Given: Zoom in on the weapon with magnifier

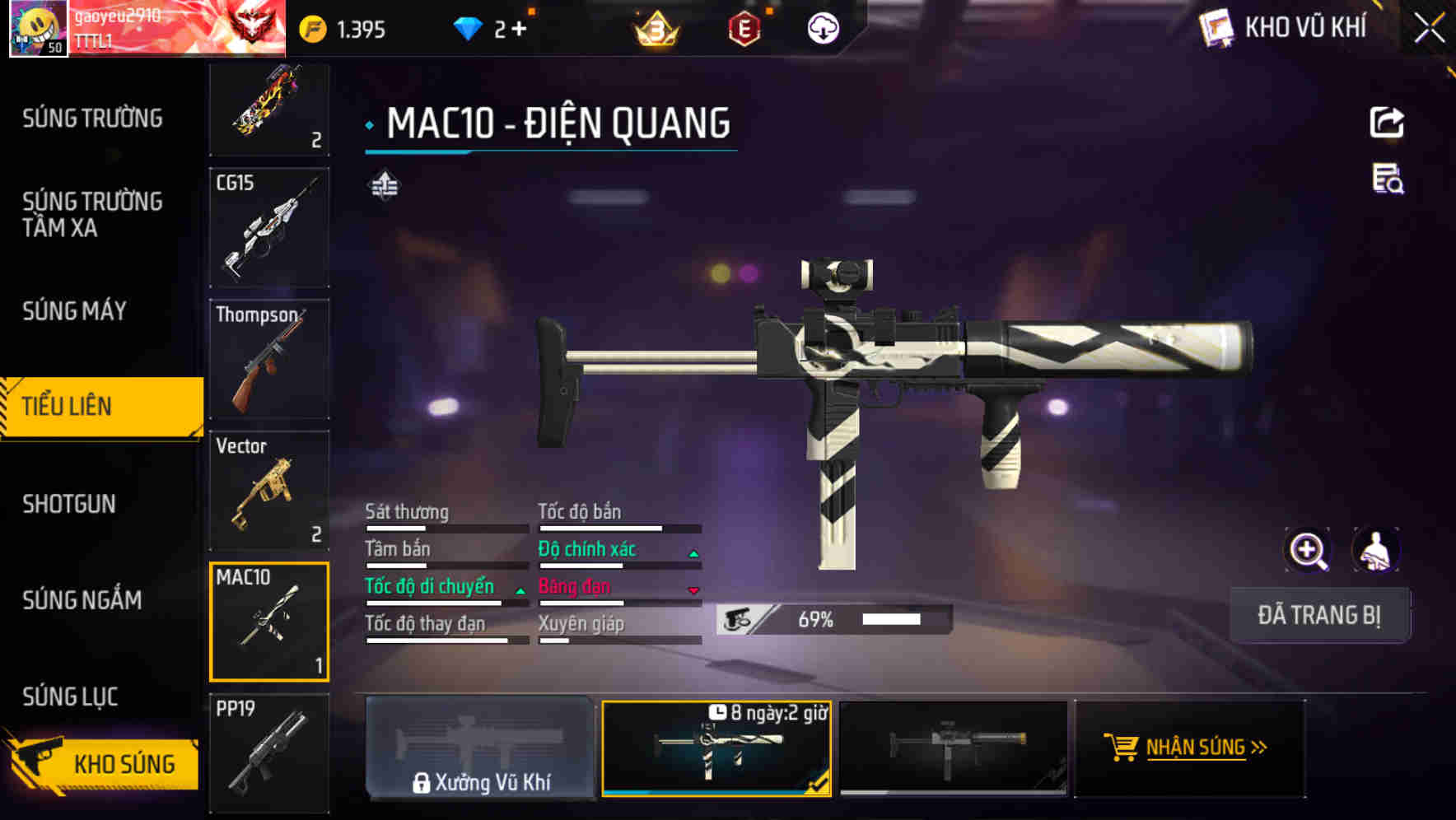Looking at the screenshot, I should point(1308,550).
